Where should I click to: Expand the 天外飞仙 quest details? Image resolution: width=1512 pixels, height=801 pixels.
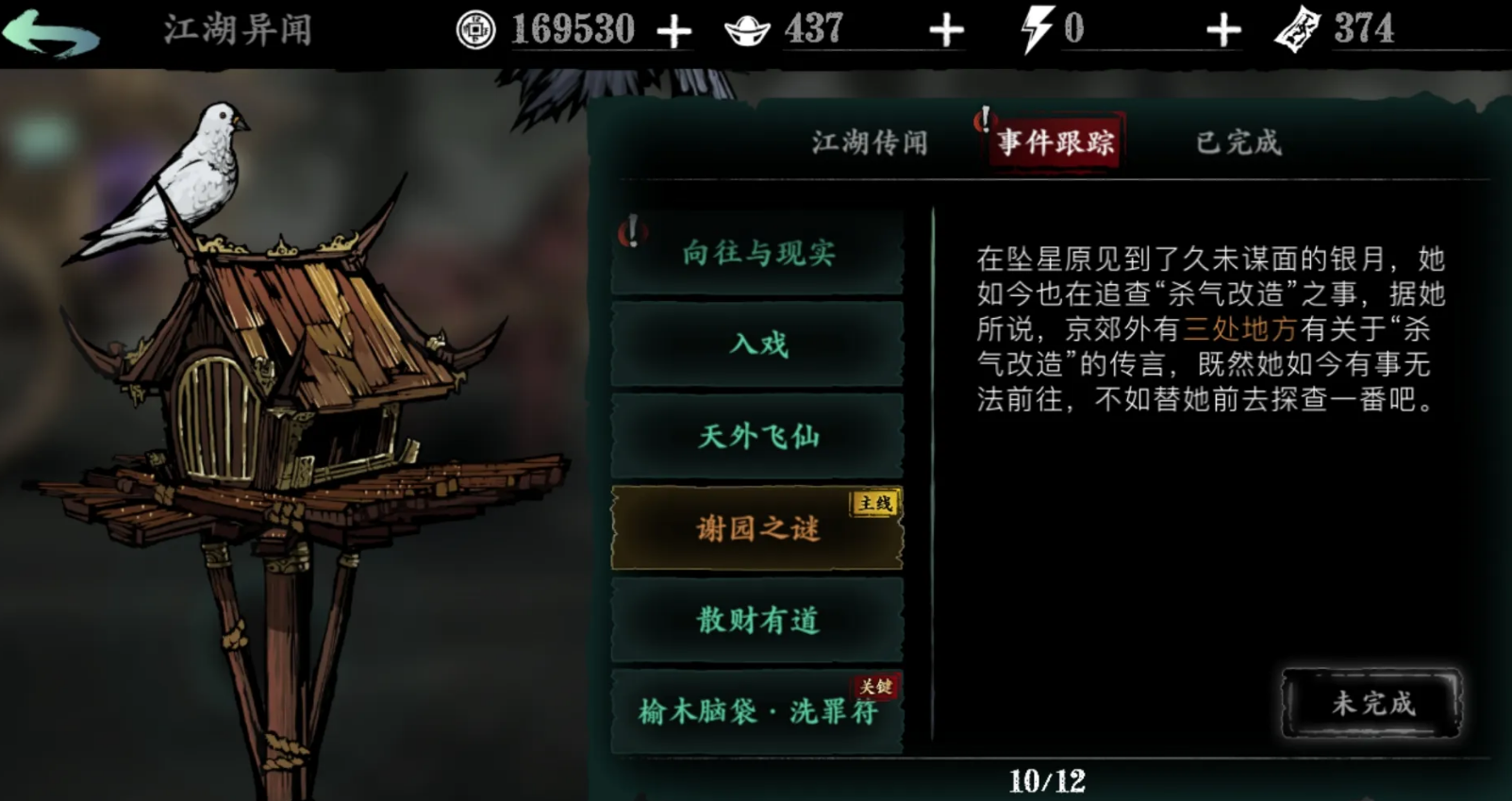(757, 436)
